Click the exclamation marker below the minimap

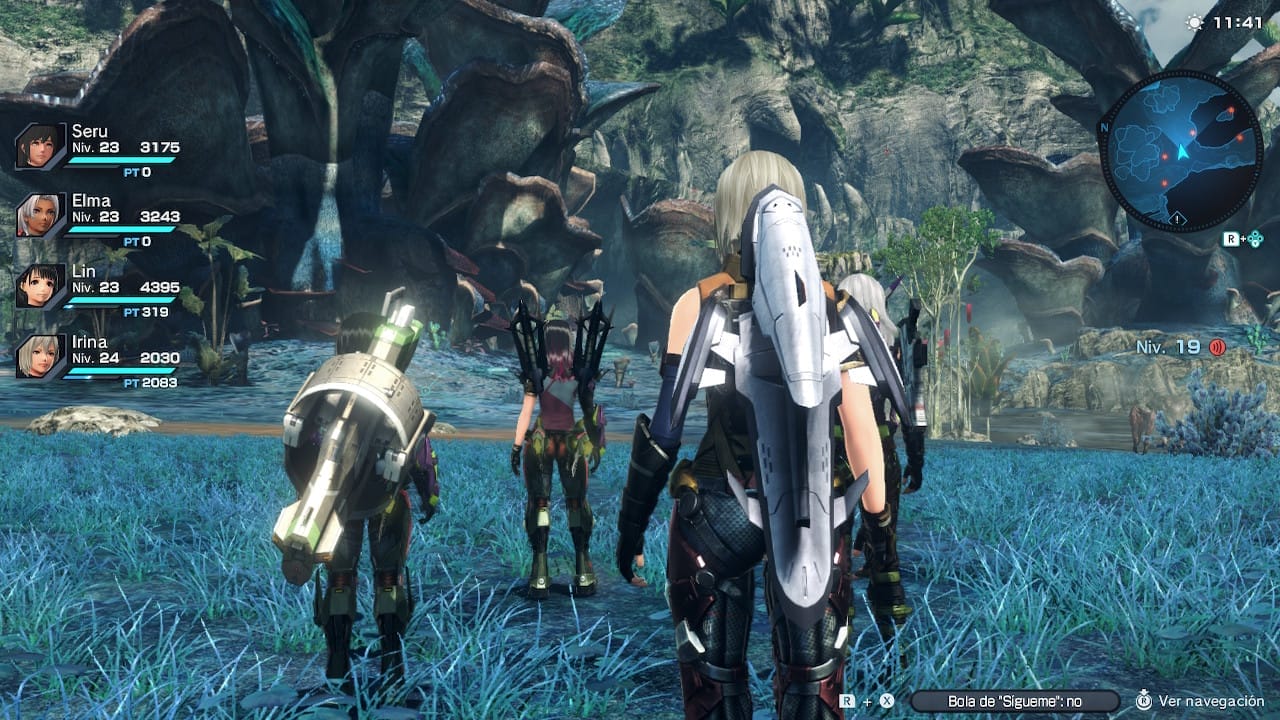pyautogui.click(x=1177, y=219)
